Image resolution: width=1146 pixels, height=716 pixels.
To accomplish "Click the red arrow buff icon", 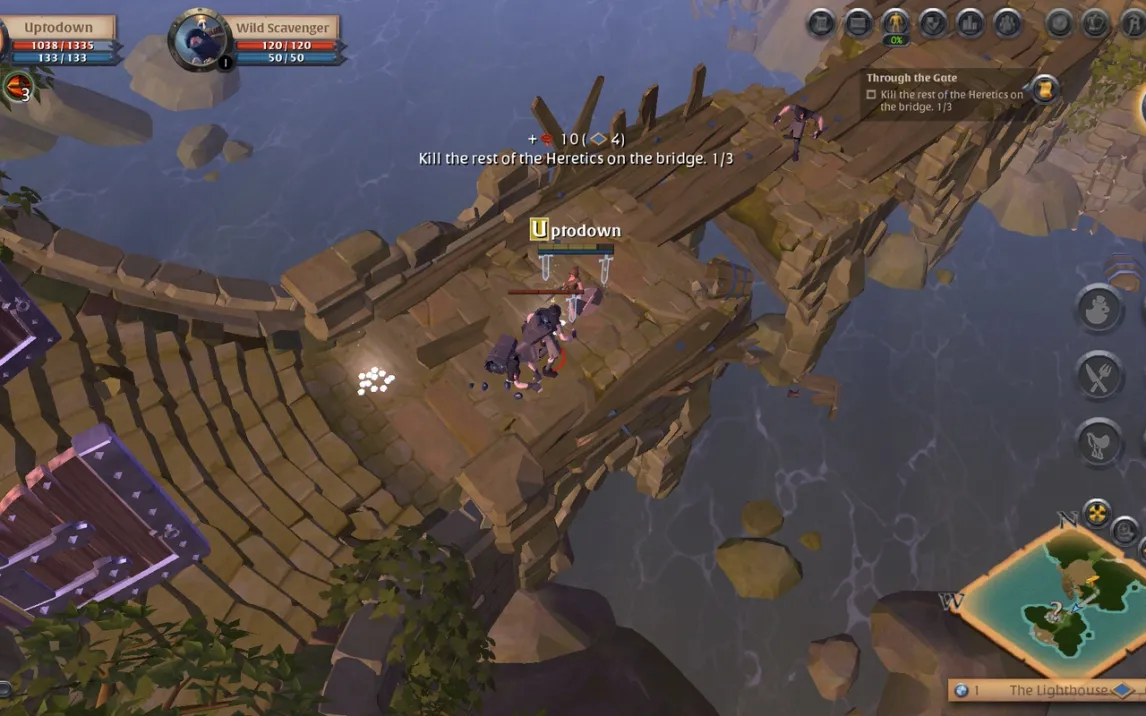I will click(16, 88).
